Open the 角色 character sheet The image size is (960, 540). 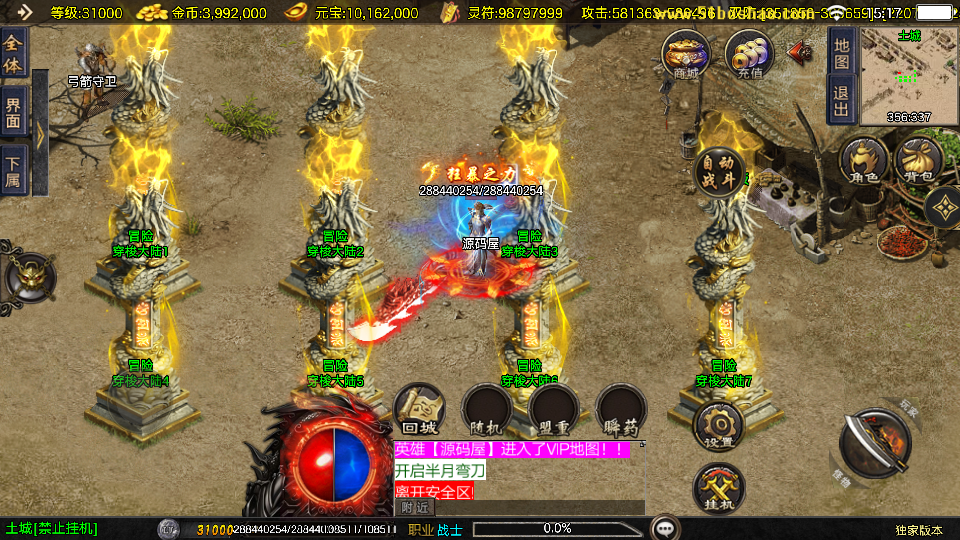pos(863,163)
